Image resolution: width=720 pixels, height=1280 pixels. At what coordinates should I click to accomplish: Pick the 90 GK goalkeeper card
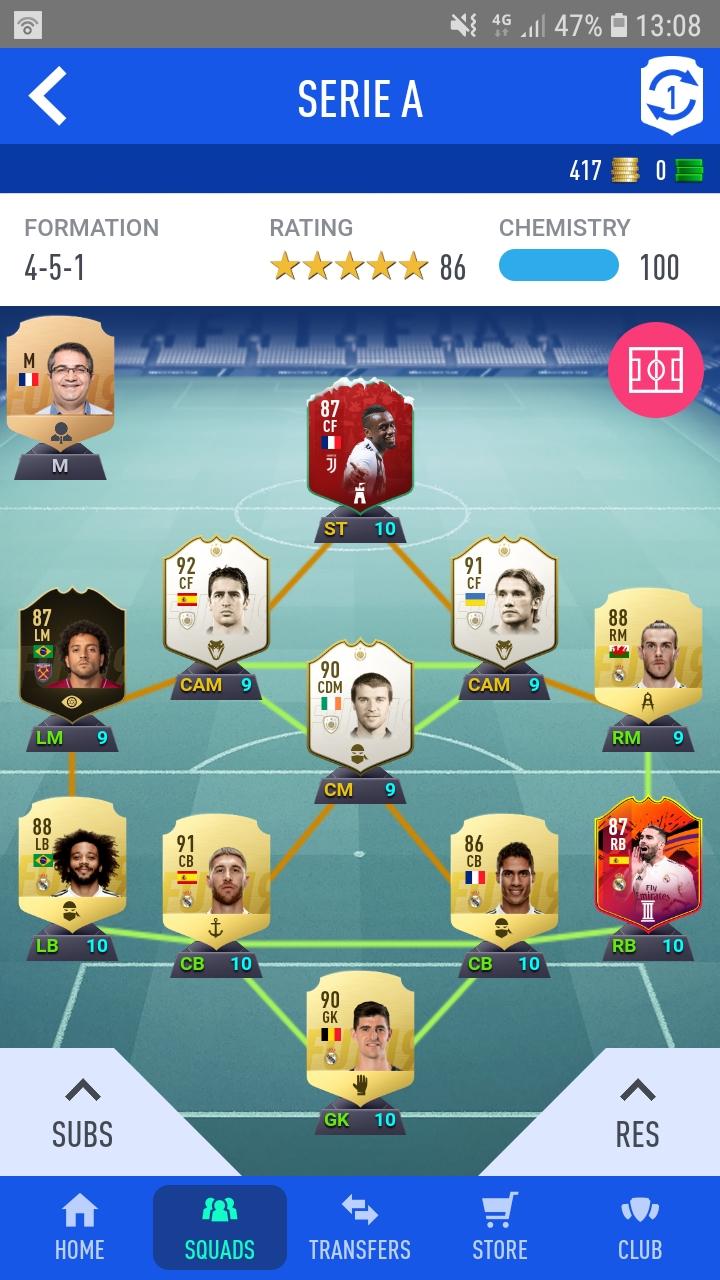360,1037
